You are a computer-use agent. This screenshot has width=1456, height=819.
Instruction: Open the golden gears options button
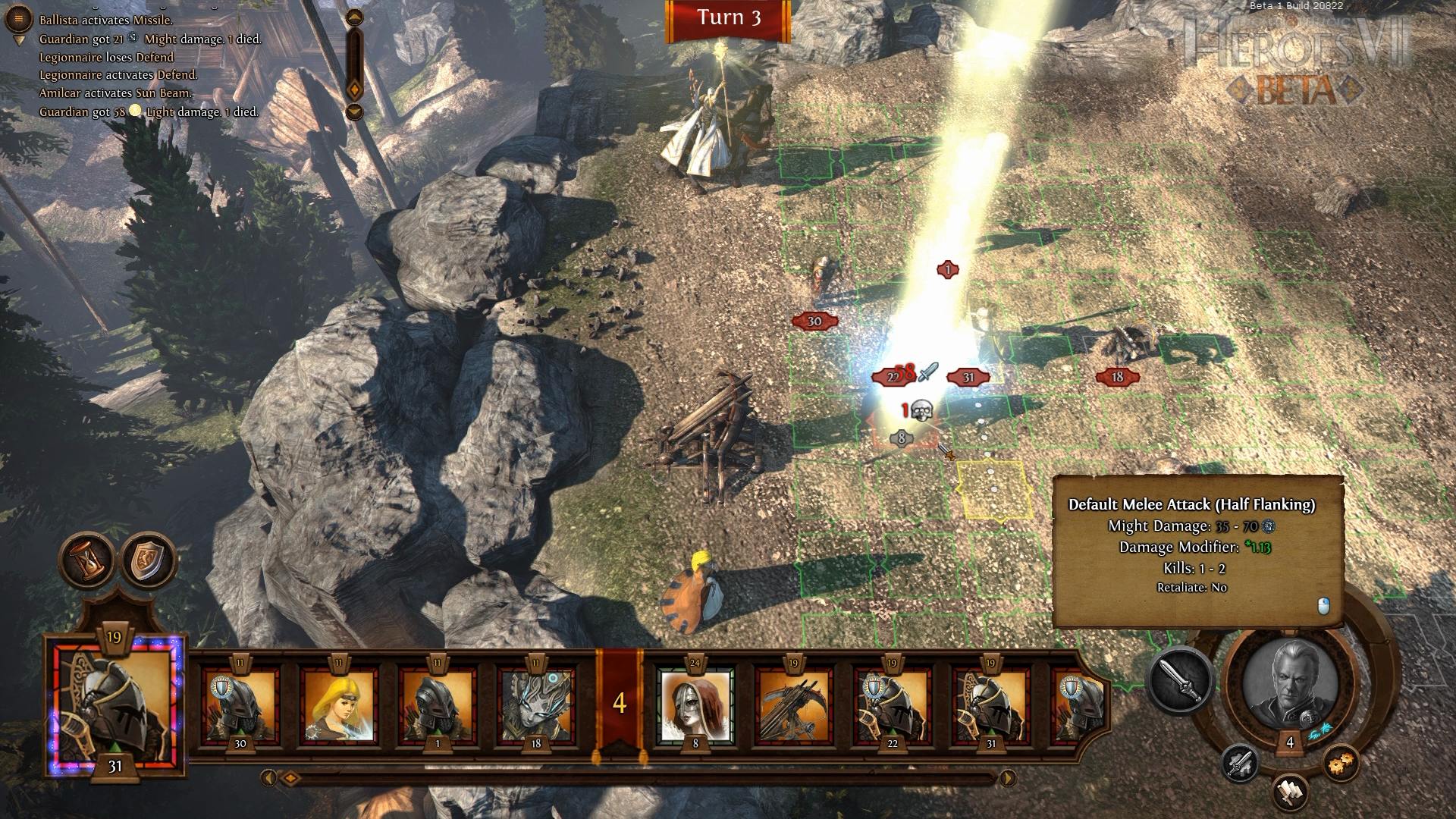pyautogui.click(x=1341, y=763)
